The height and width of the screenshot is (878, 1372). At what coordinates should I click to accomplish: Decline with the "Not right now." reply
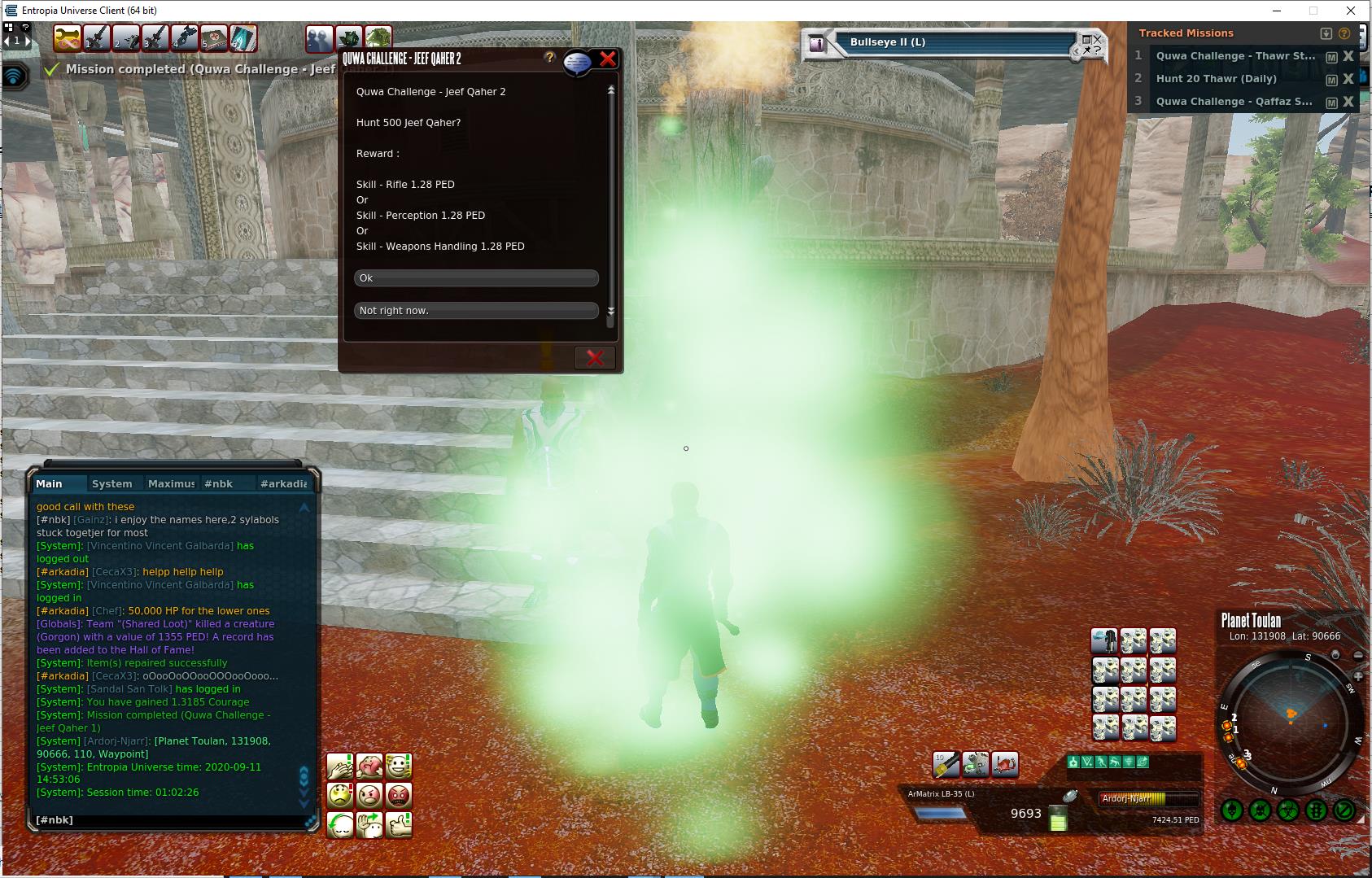click(476, 311)
